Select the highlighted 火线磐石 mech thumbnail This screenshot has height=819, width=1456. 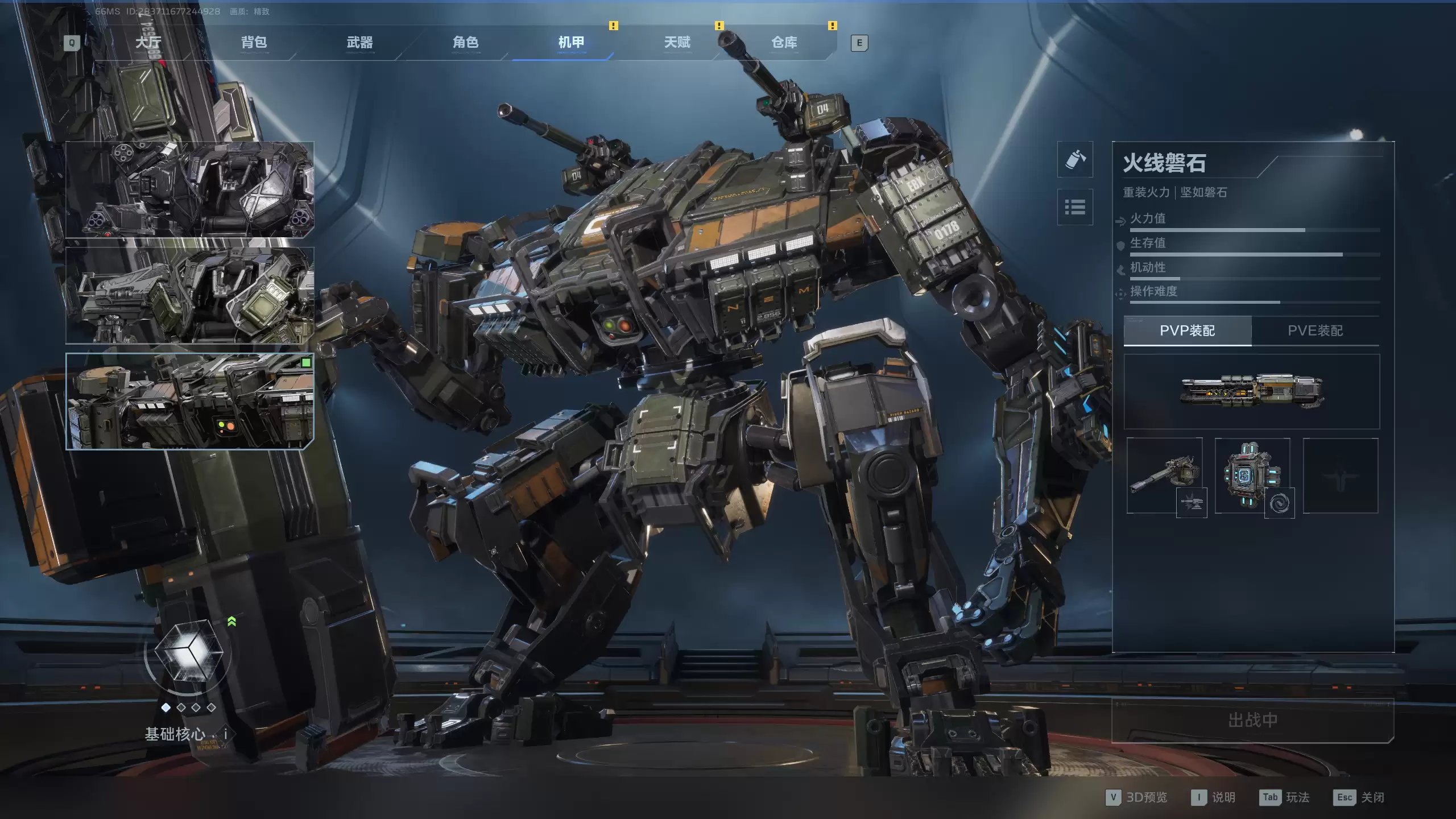coord(189,401)
